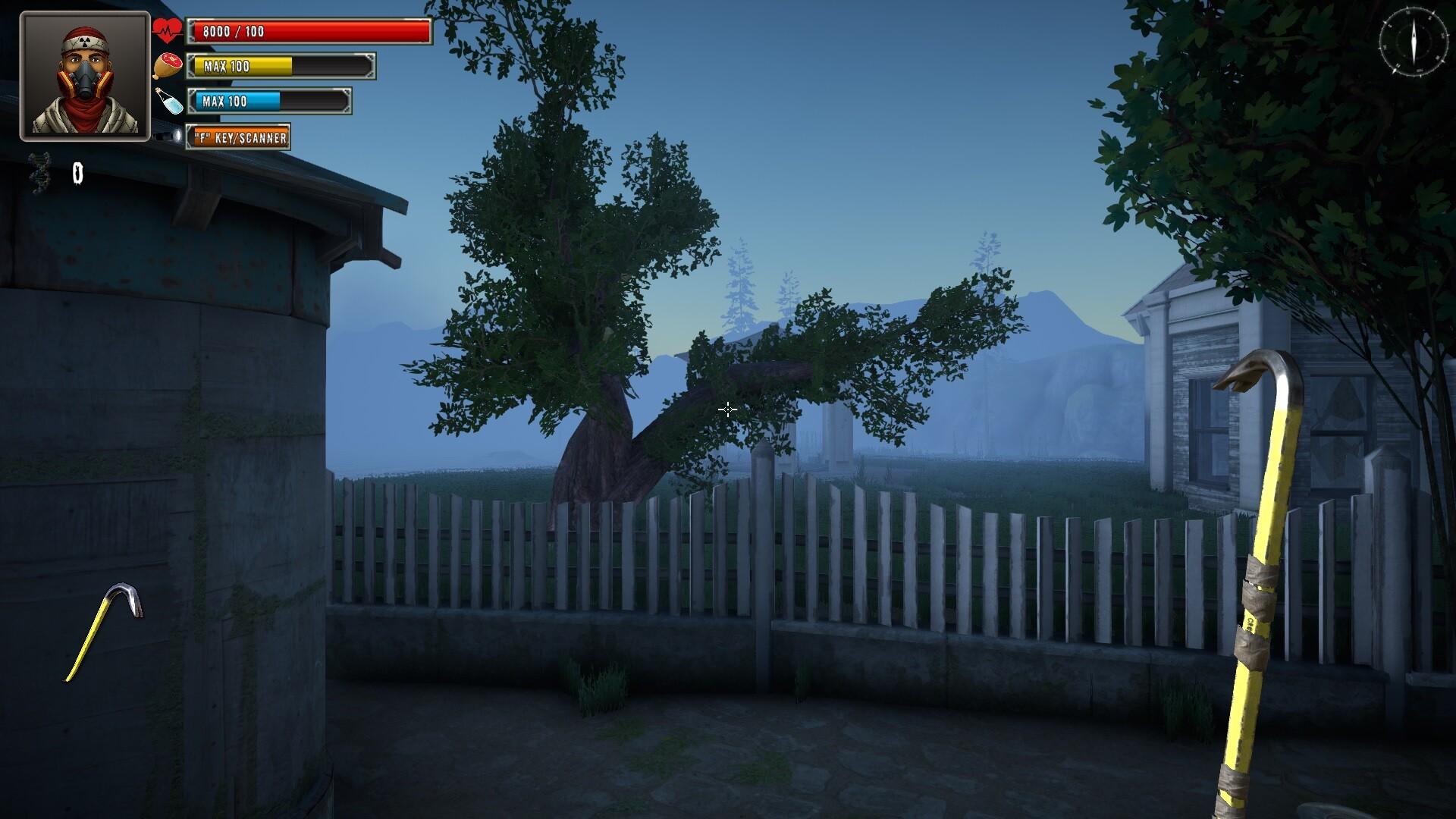Click the heart health icon
The height and width of the screenshot is (819, 1456).
[x=165, y=30]
